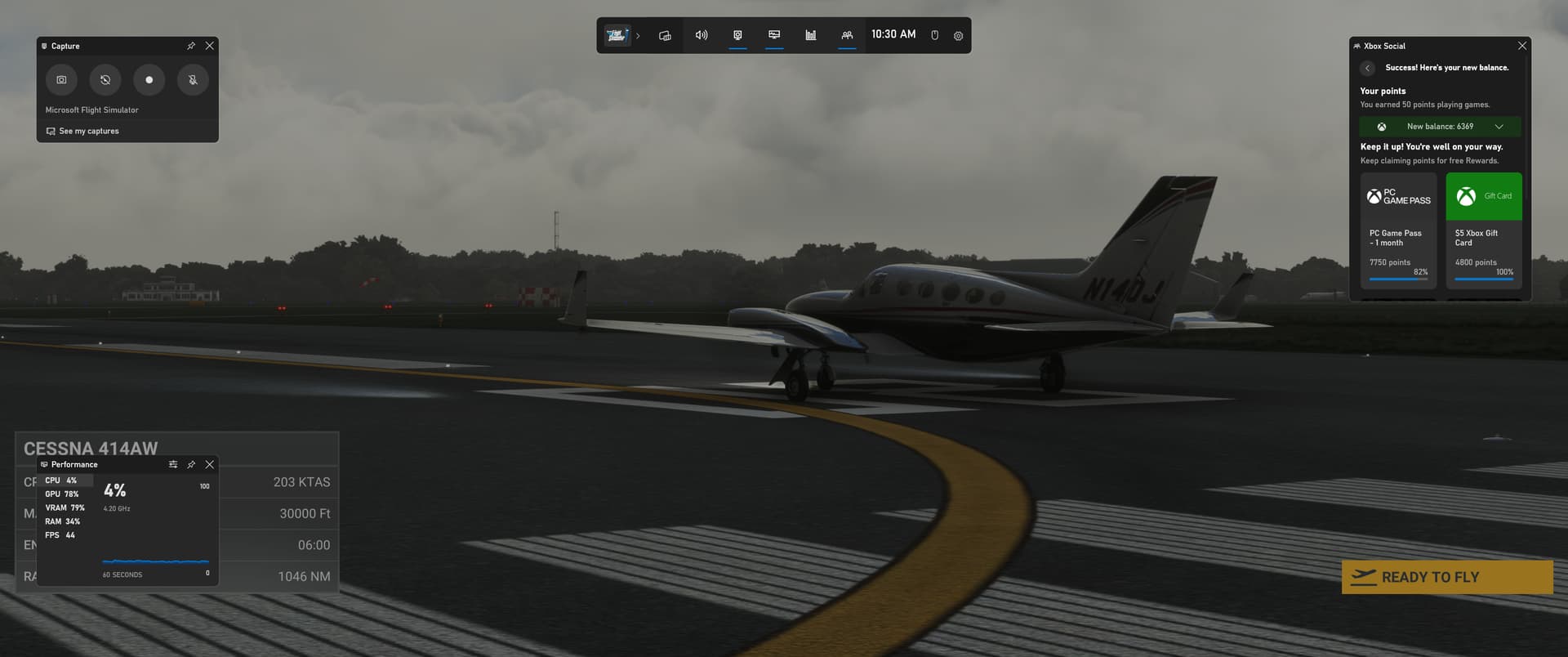Pin the Capture widget

[x=190, y=46]
